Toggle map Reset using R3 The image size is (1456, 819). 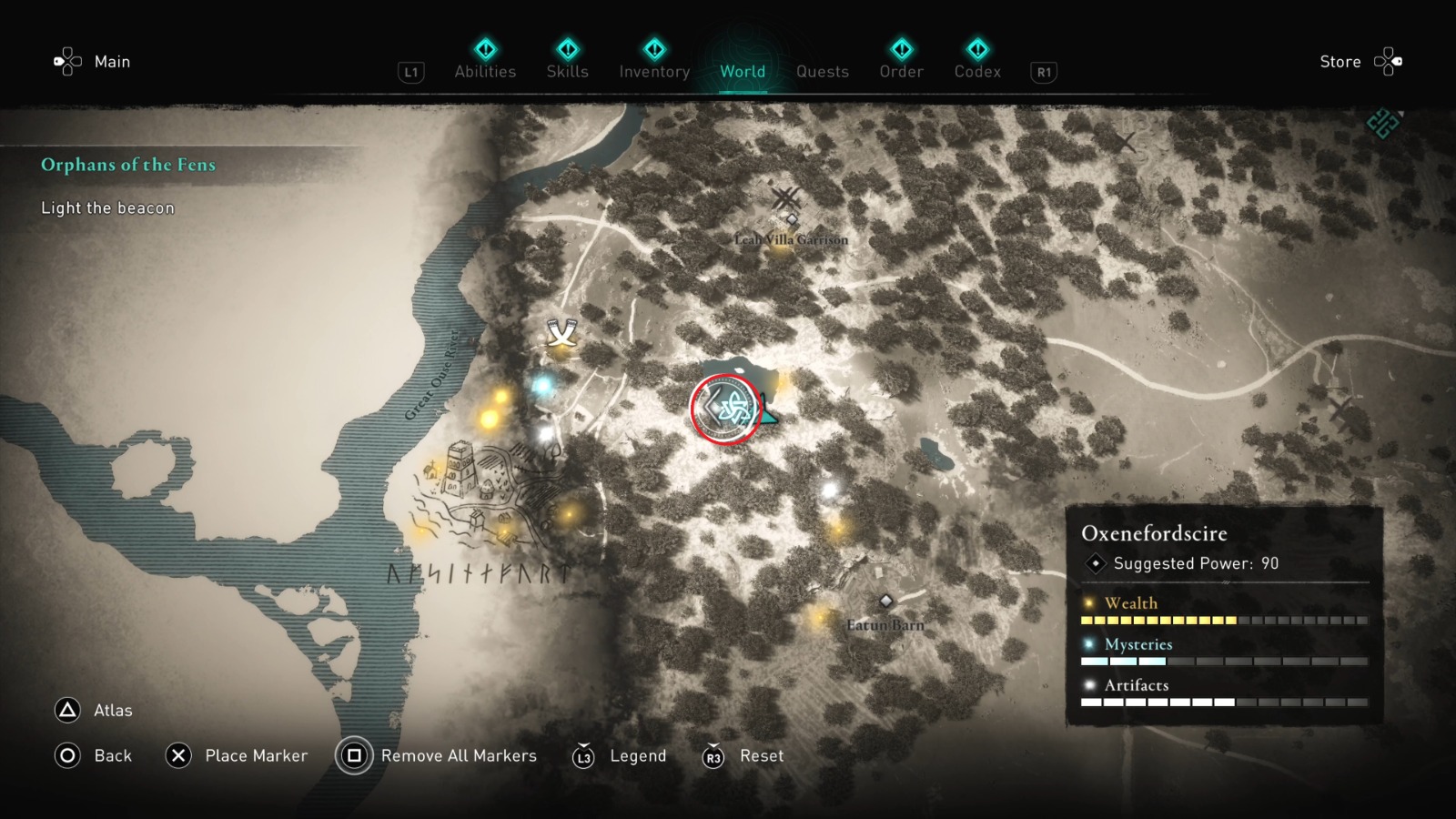(713, 755)
